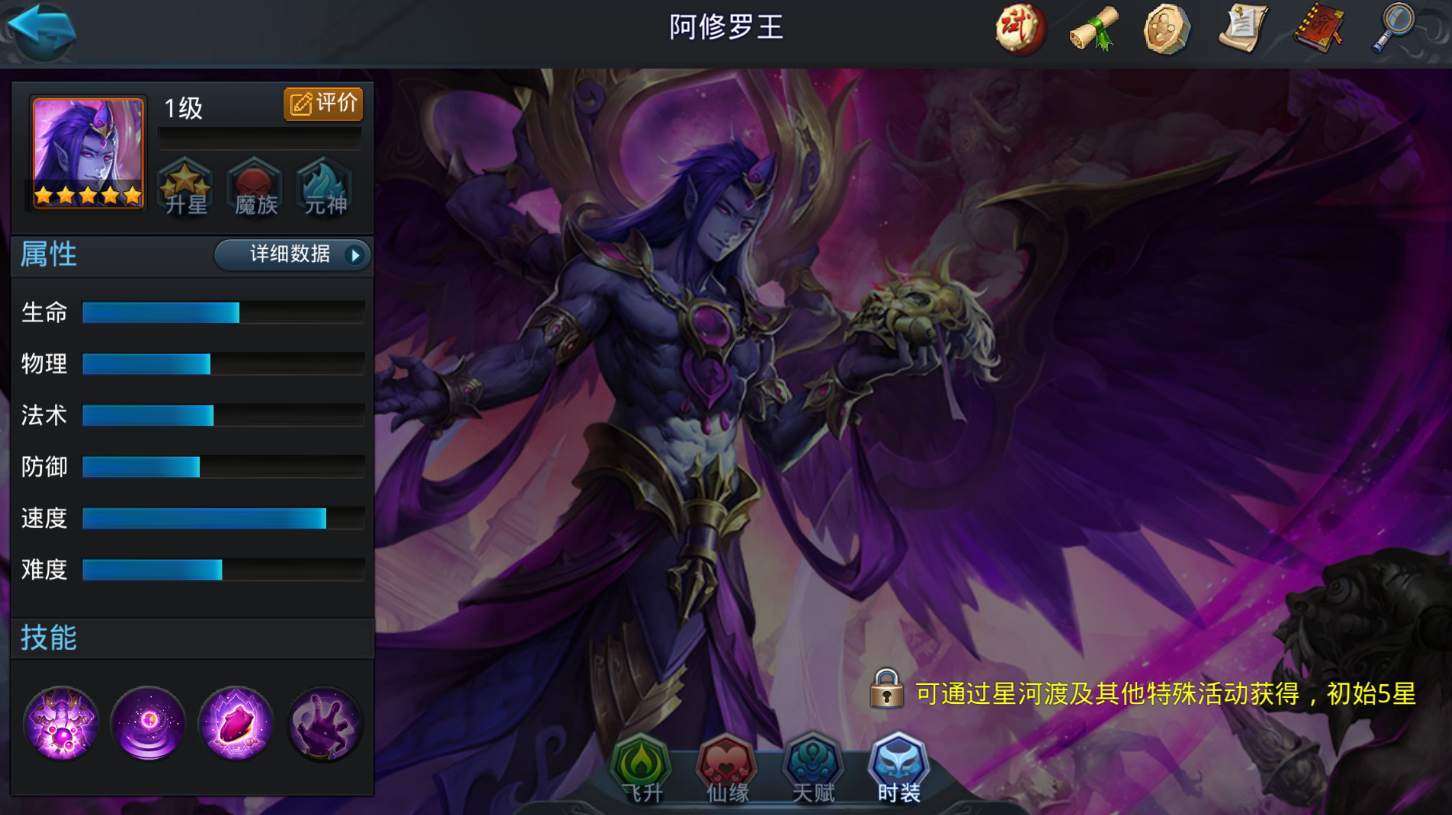Screen dimensions: 1452x815
Task: Click the bronze medal token icon
Action: coord(1166,29)
